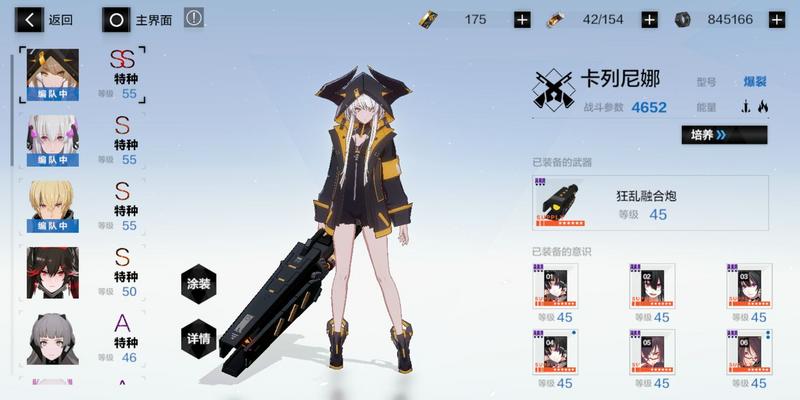
Task: Select memory slot 03
Action: point(749,286)
